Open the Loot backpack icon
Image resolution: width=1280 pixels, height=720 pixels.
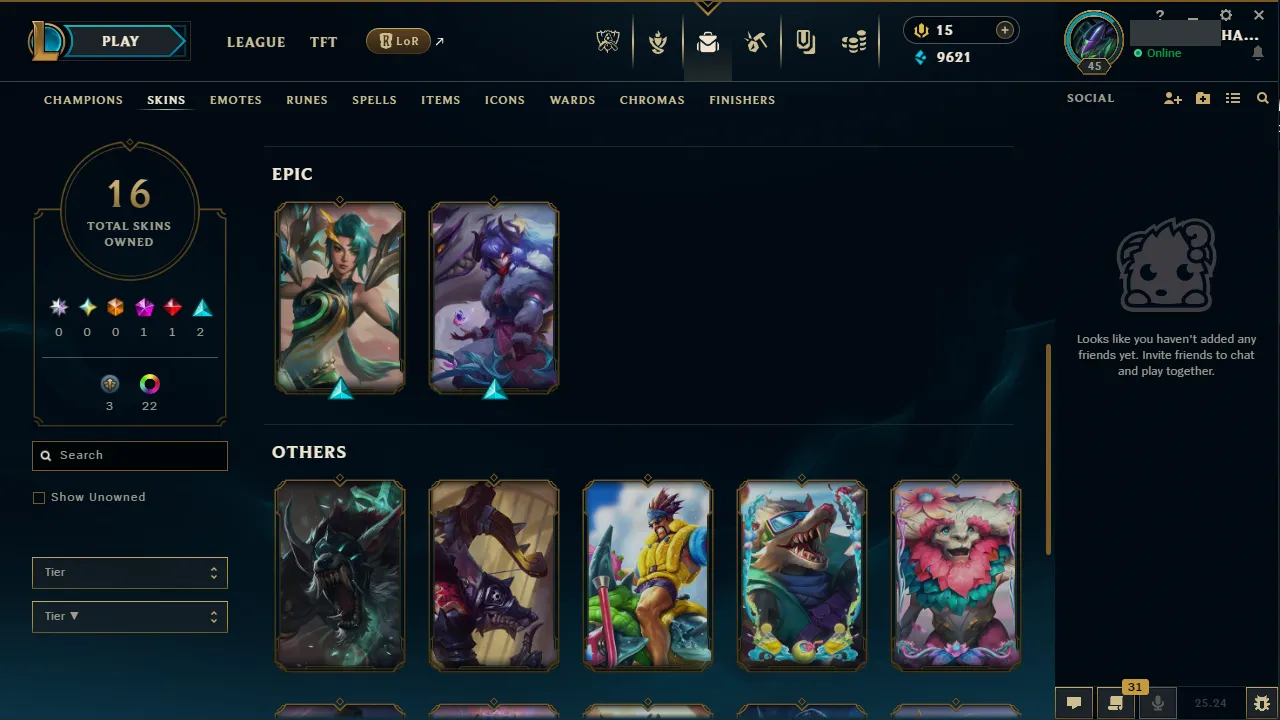tap(708, 41)
